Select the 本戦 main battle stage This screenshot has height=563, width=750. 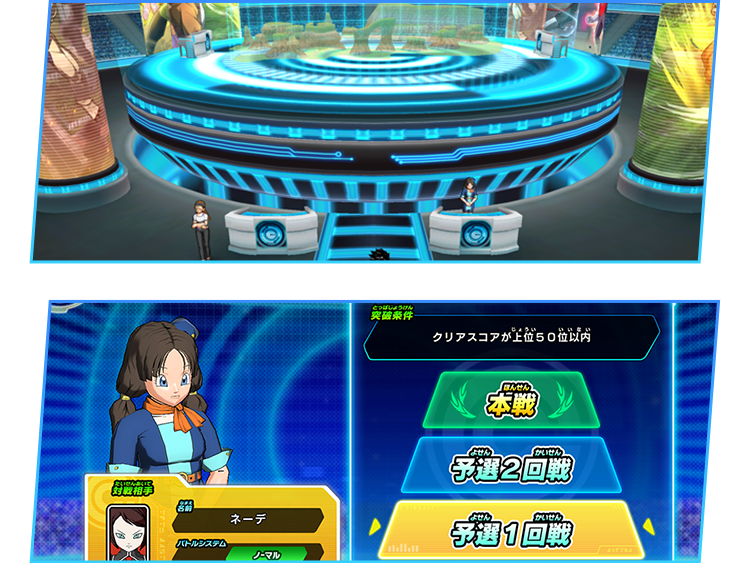click(x=511, y=402)
